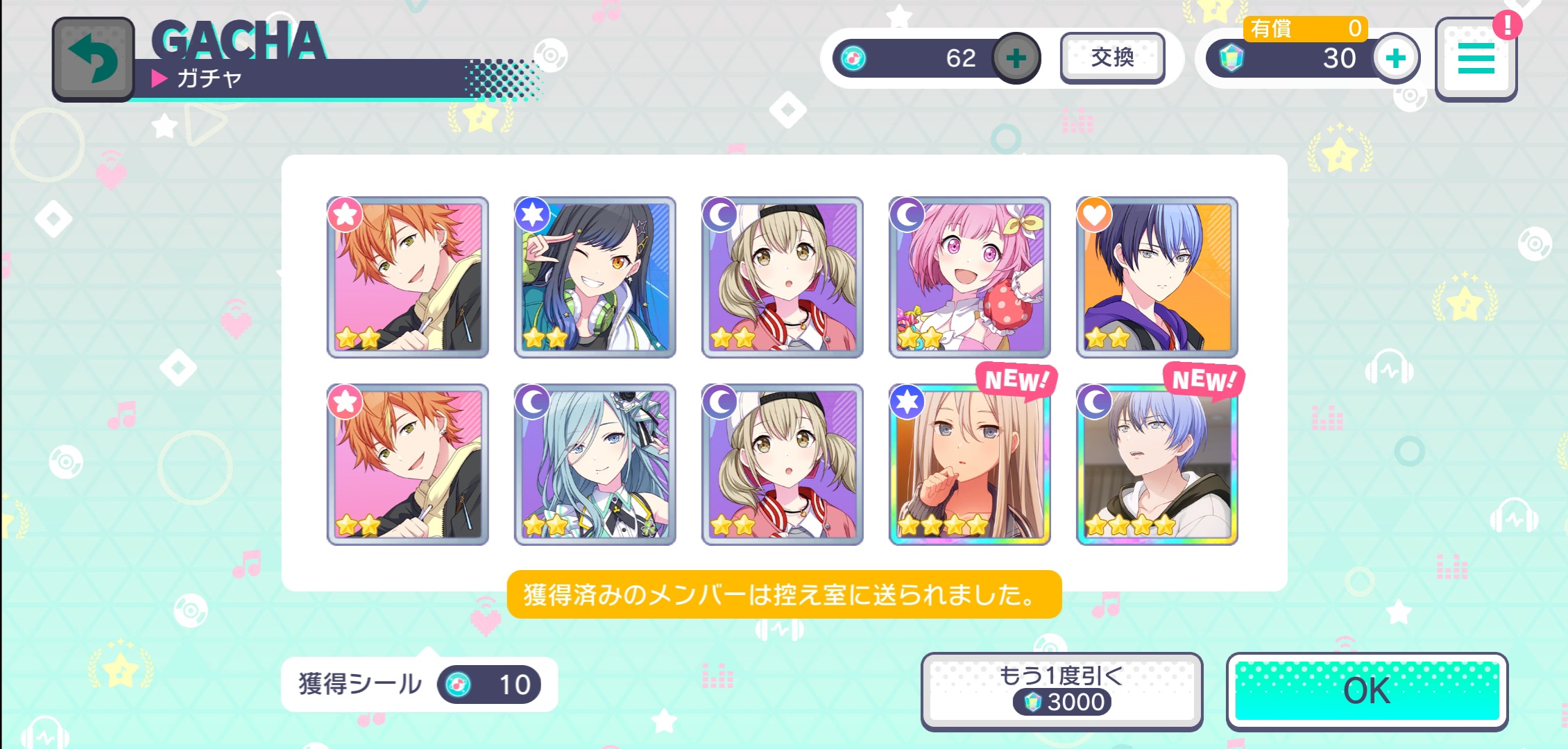
Task: Select the new four-star blue-haired boy card
Action: pos(1157,465)
